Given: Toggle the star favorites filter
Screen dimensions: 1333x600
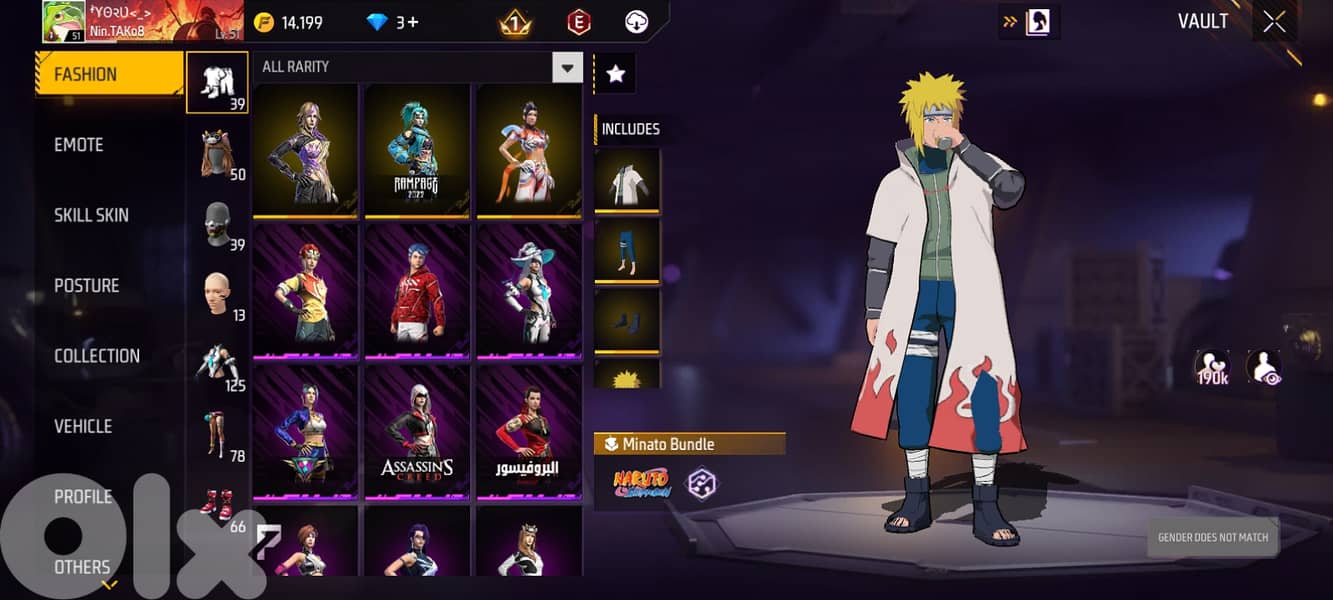Looking at the screenshot, I should (x=615, y=73).
